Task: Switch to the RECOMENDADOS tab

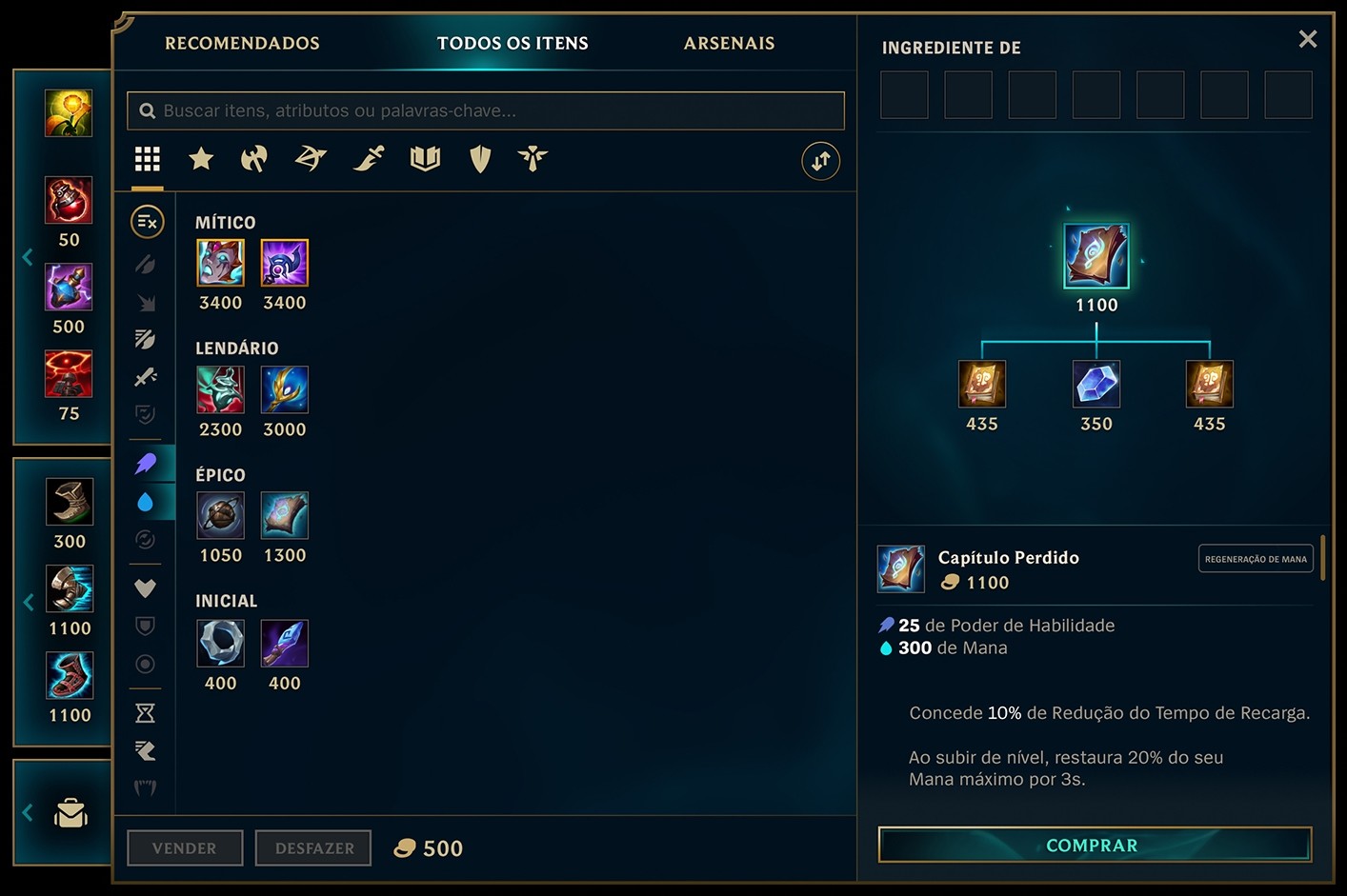Action: click(x=242, y=43)
